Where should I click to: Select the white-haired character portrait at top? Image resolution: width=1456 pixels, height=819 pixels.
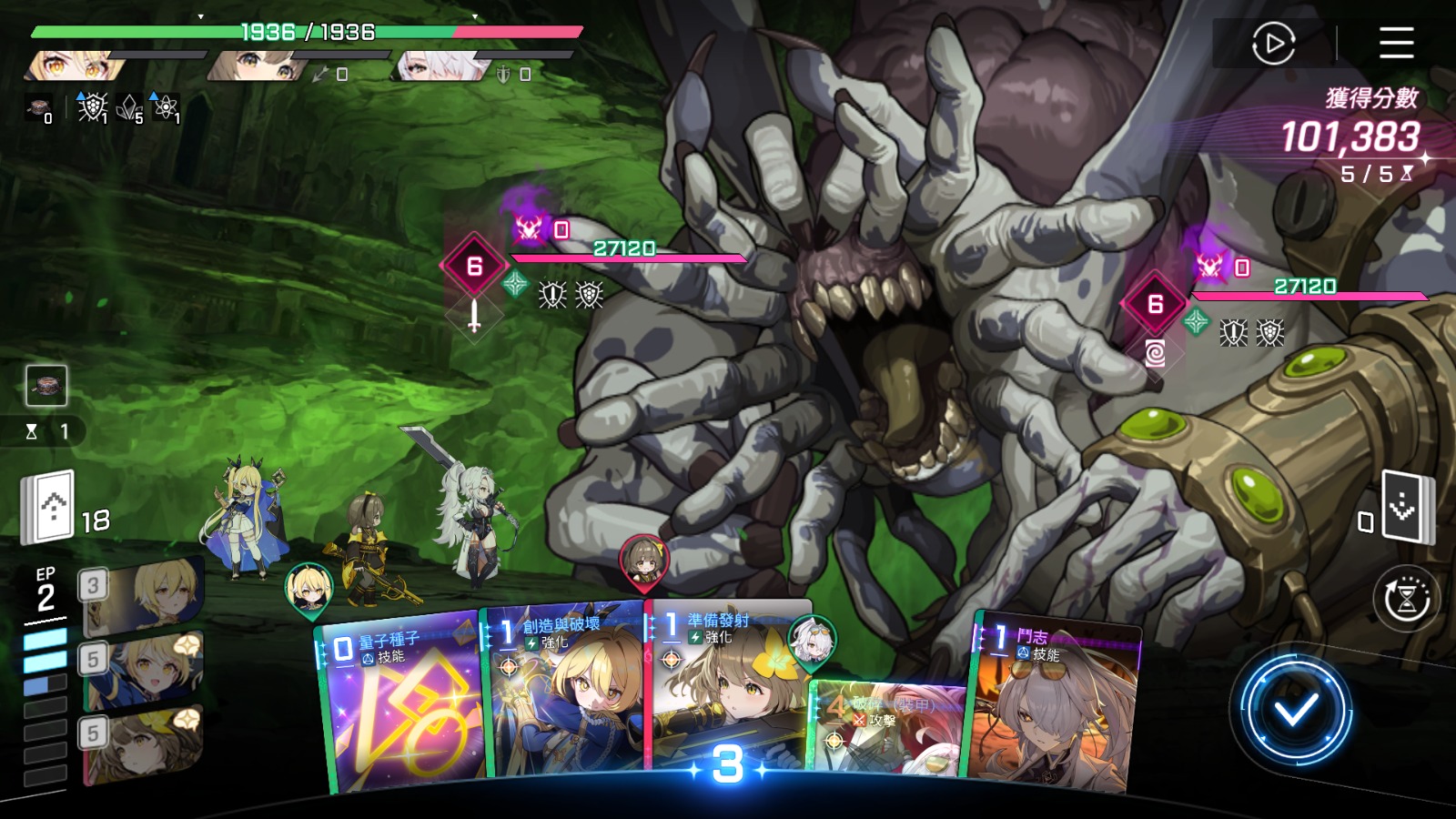coord(441,66)
